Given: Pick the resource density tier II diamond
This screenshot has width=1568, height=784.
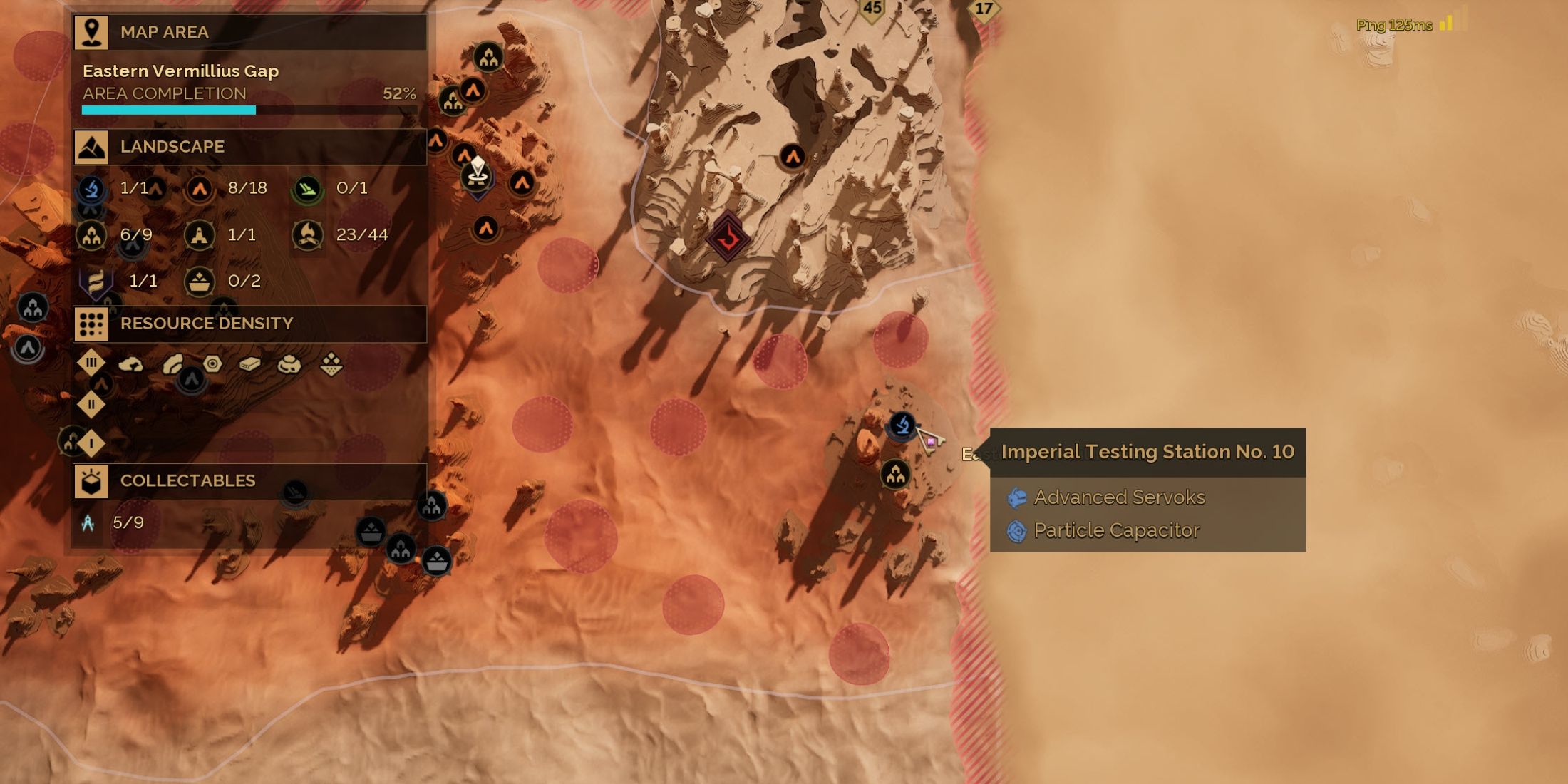Looking at the screenshot, I should [x=91, y=405].
